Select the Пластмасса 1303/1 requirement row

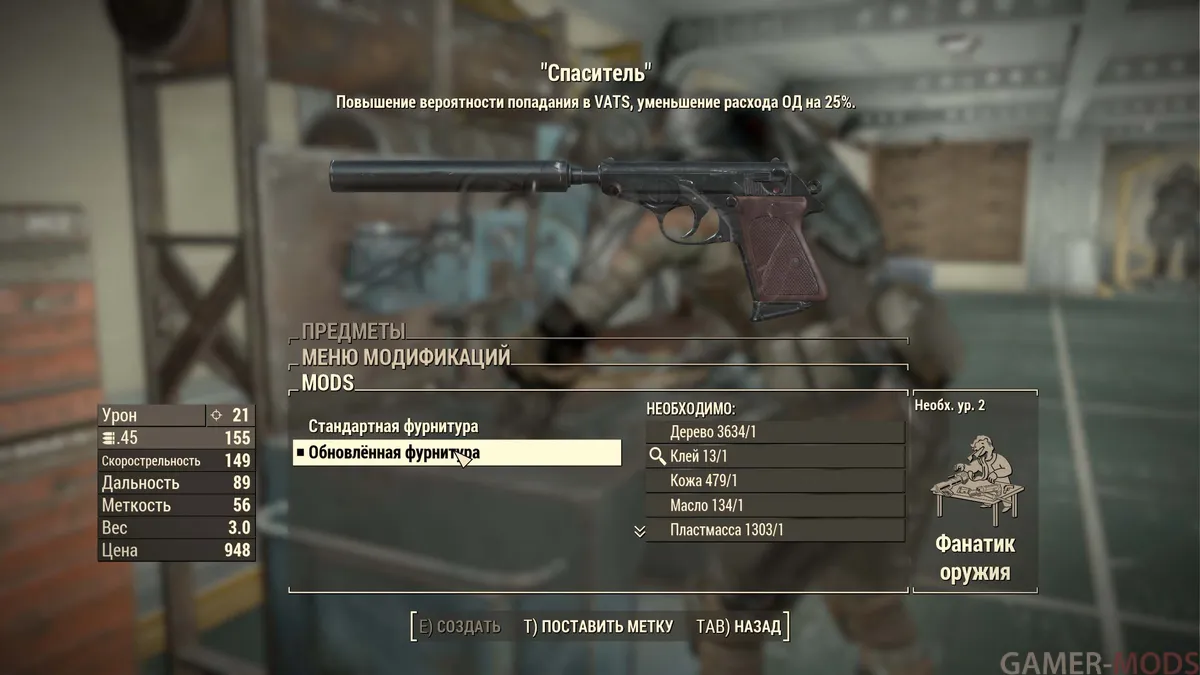tap(774, 530)
